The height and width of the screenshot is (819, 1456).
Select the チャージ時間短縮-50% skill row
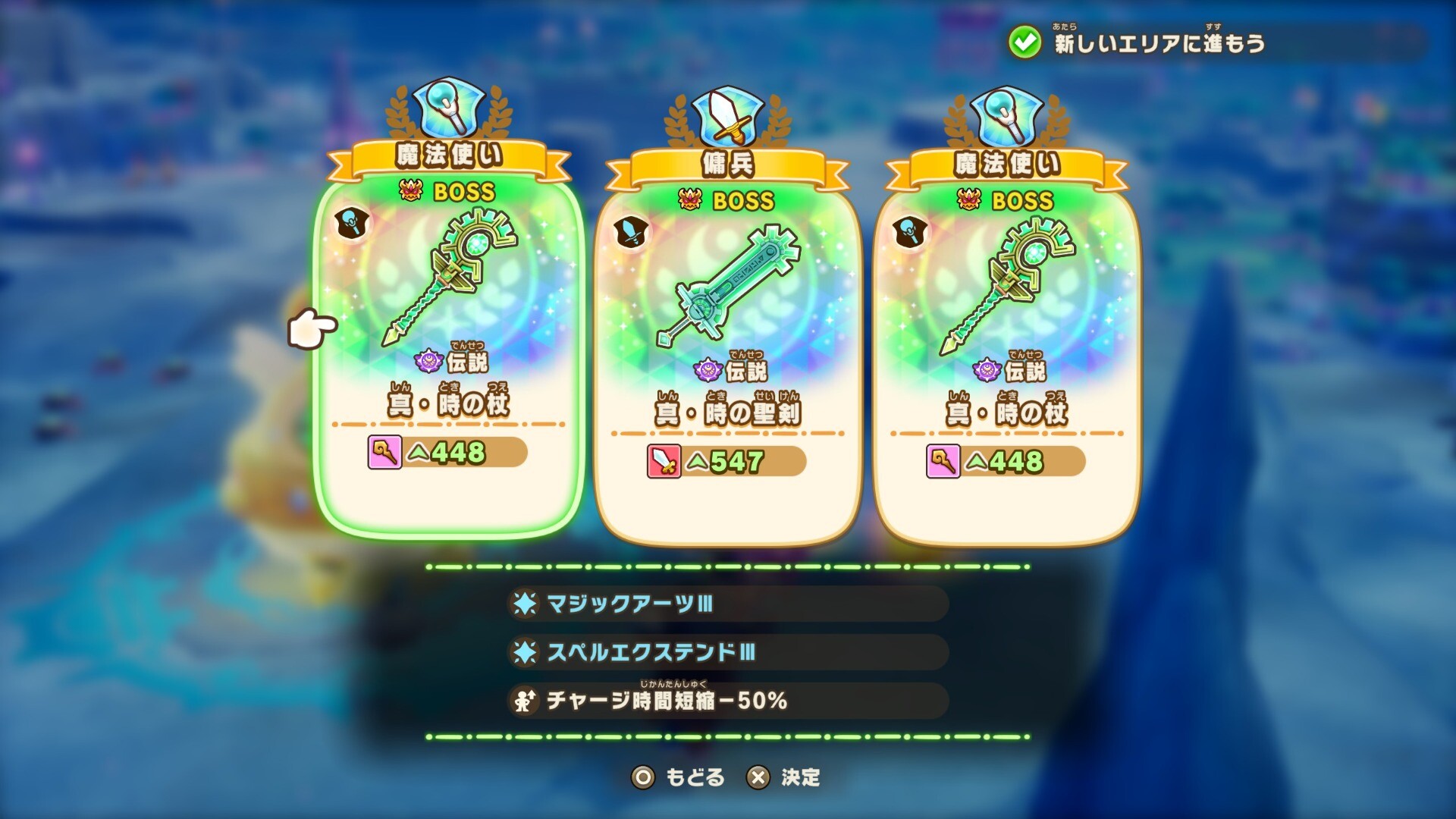pos(726,701)
